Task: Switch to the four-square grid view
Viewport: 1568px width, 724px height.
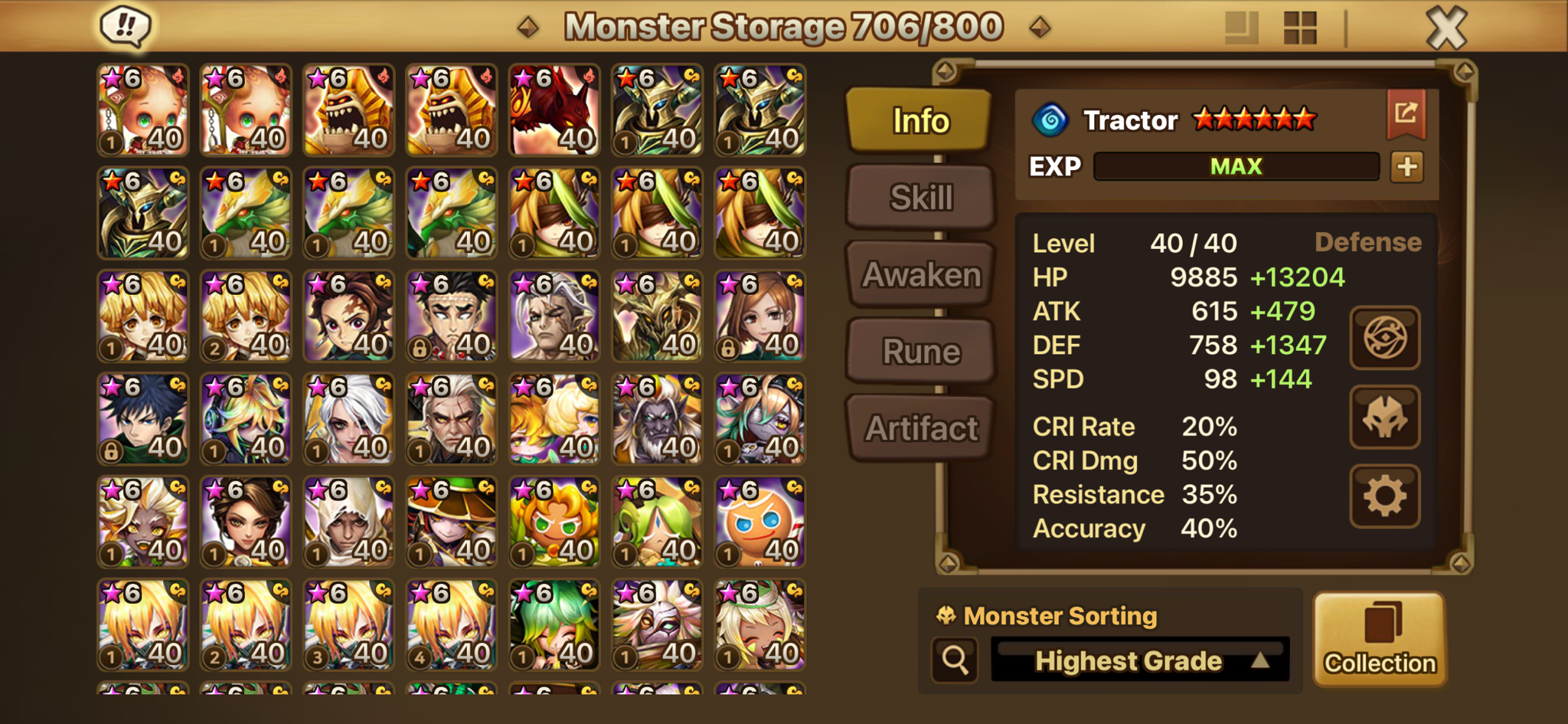Action: tap(1299, 28)
